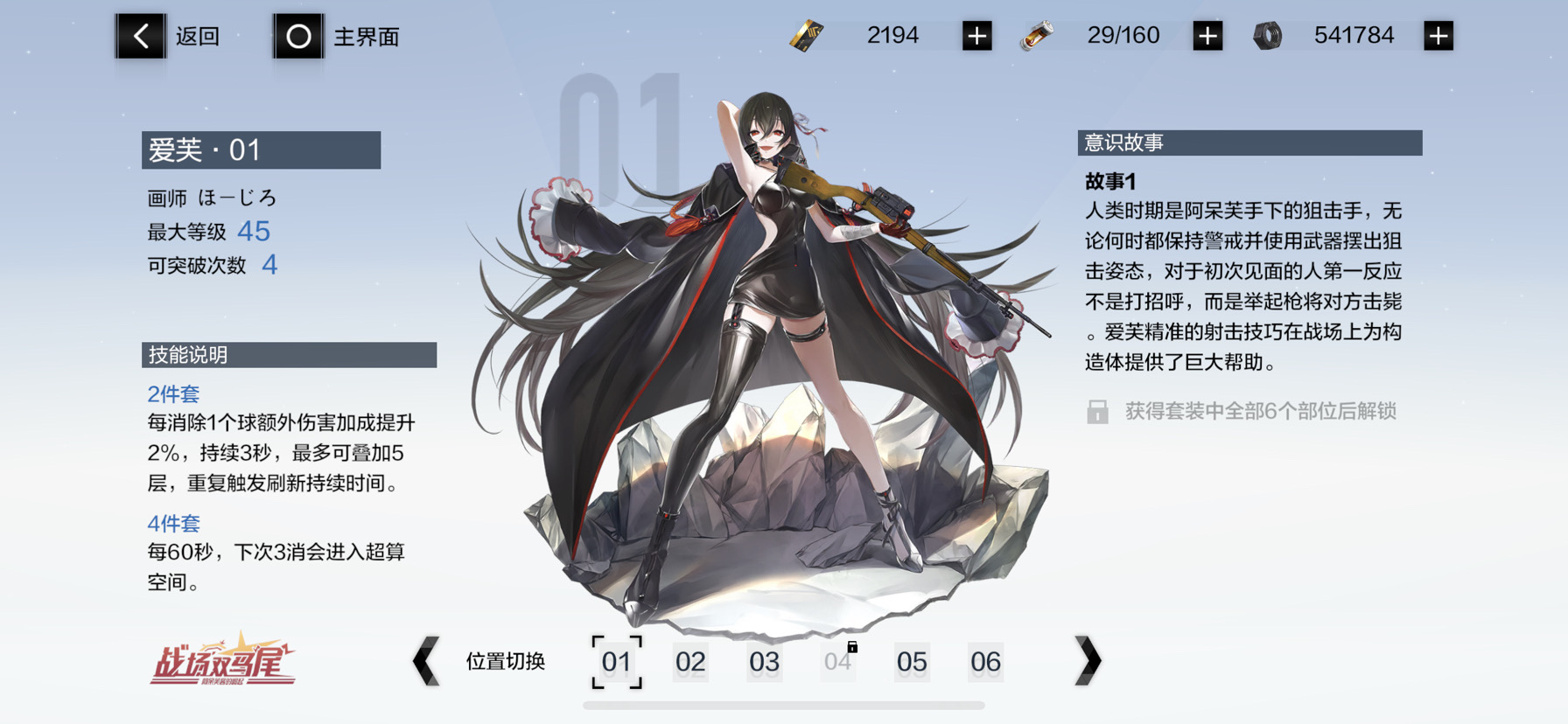1568x724 pixels.
Task: Select the 02 position tab
Action: [x=691, y=663]
